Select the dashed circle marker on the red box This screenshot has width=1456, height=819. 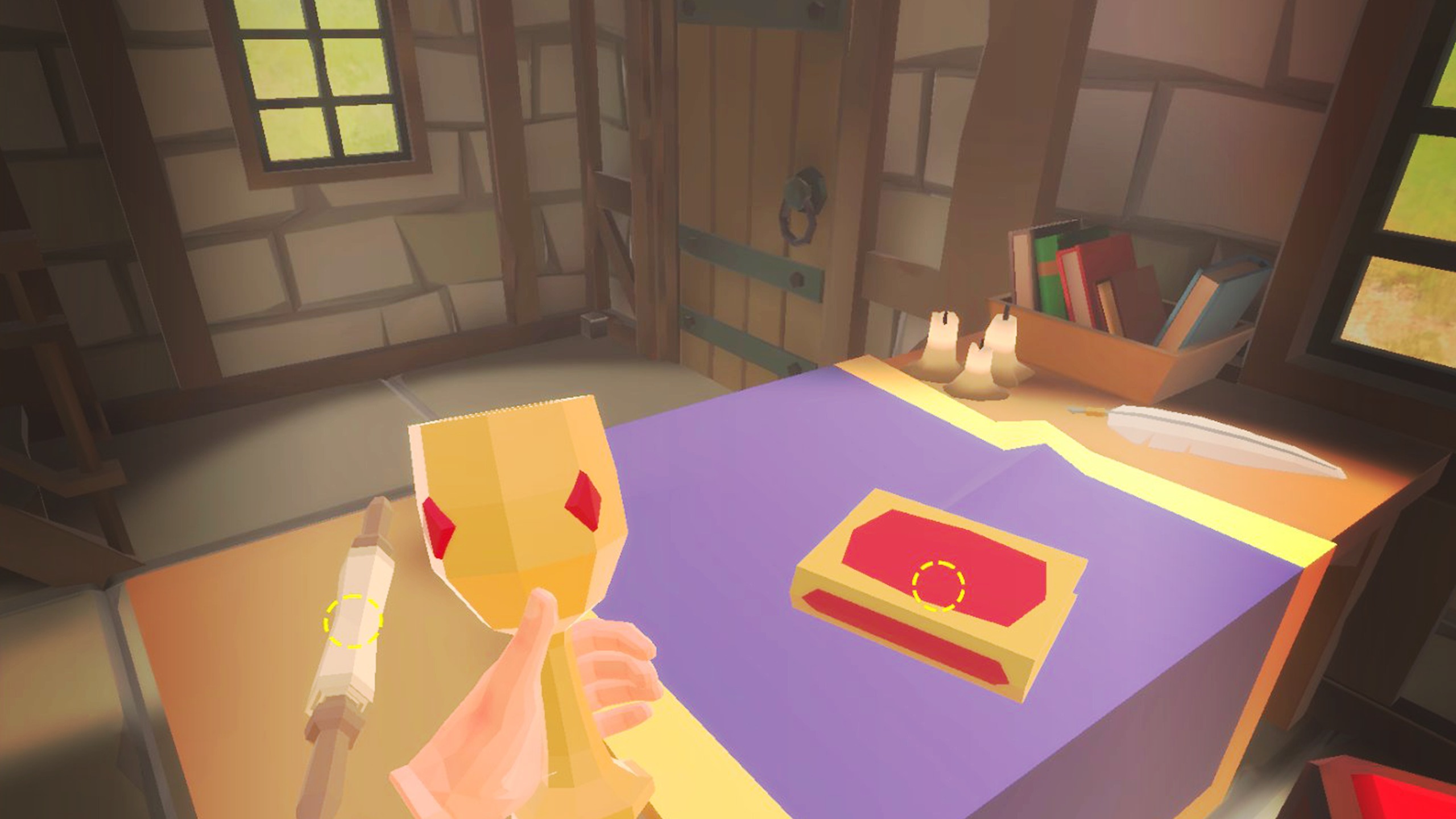click(938, 586)
